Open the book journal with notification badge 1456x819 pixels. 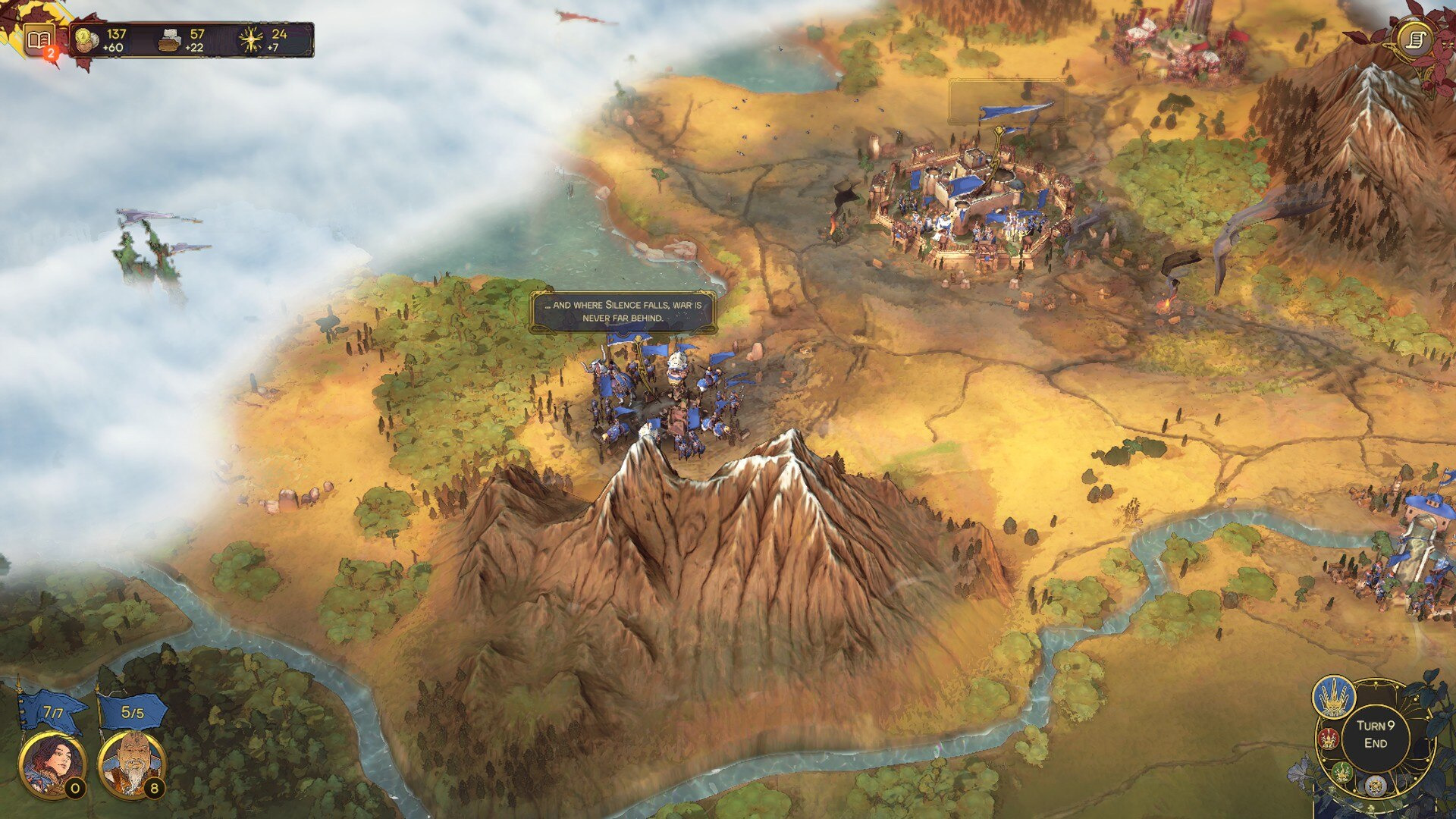(39, 39)
